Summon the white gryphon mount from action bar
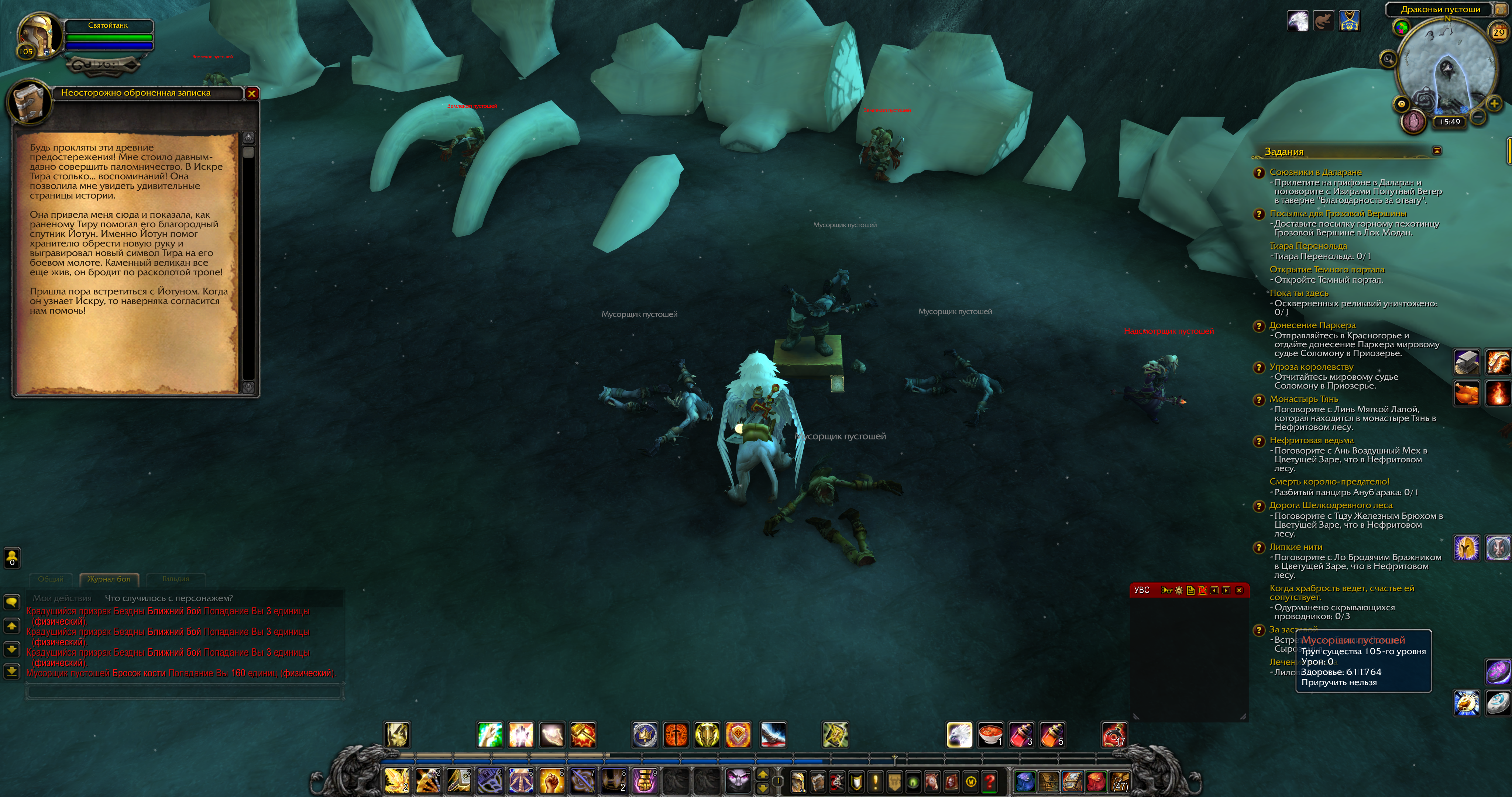 point(959,735)
